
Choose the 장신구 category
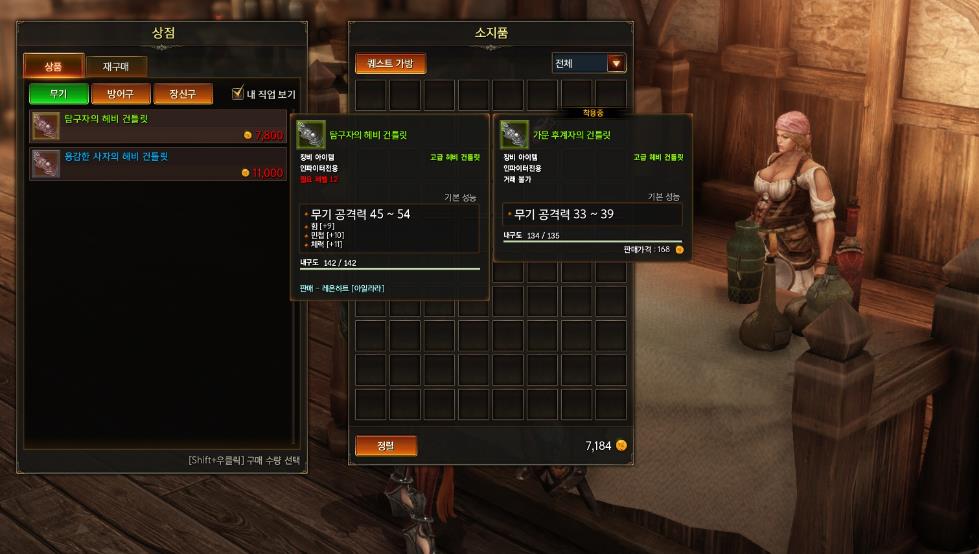click(183, 95)
